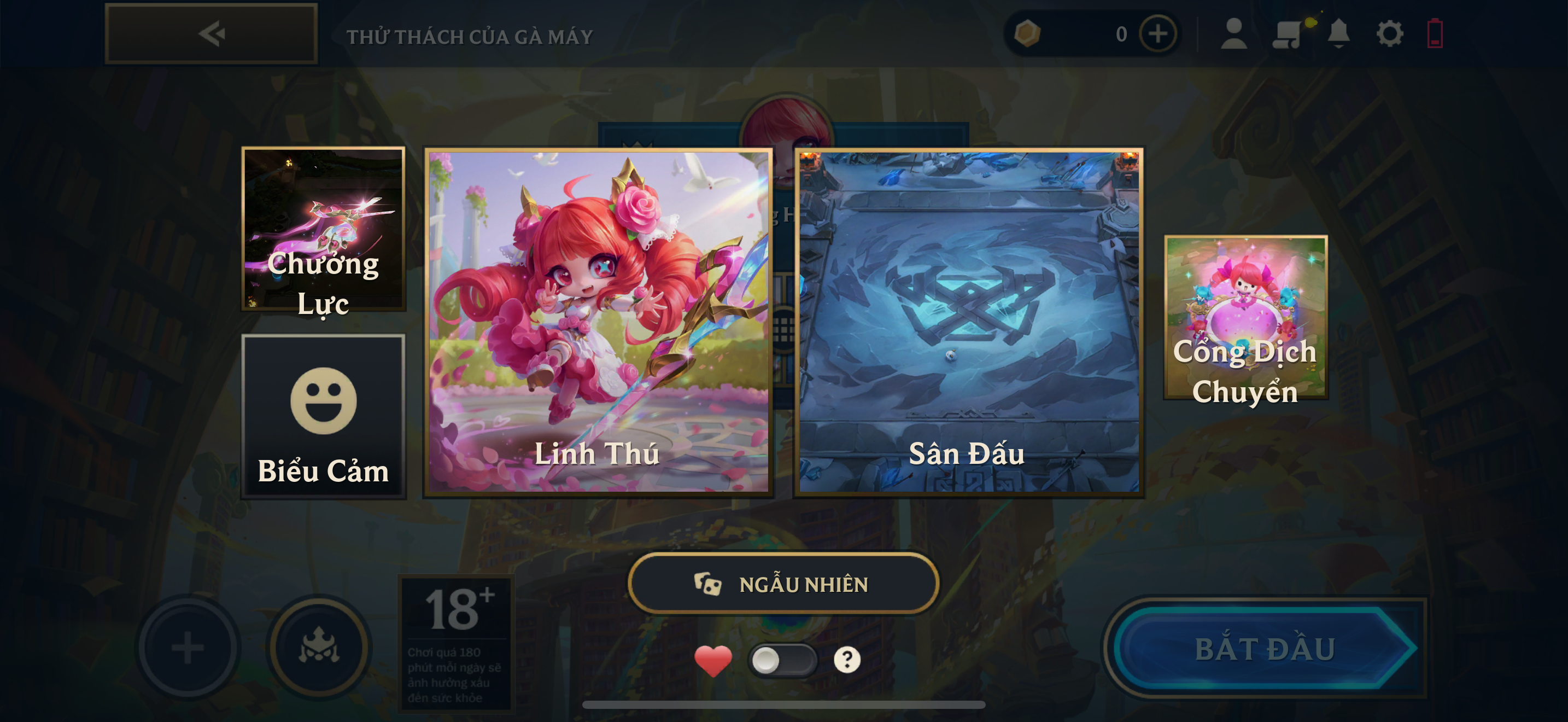Select the Linh Thú little legend tile
The height and width of the screenshot is (722, 1568).
point(598,322)
